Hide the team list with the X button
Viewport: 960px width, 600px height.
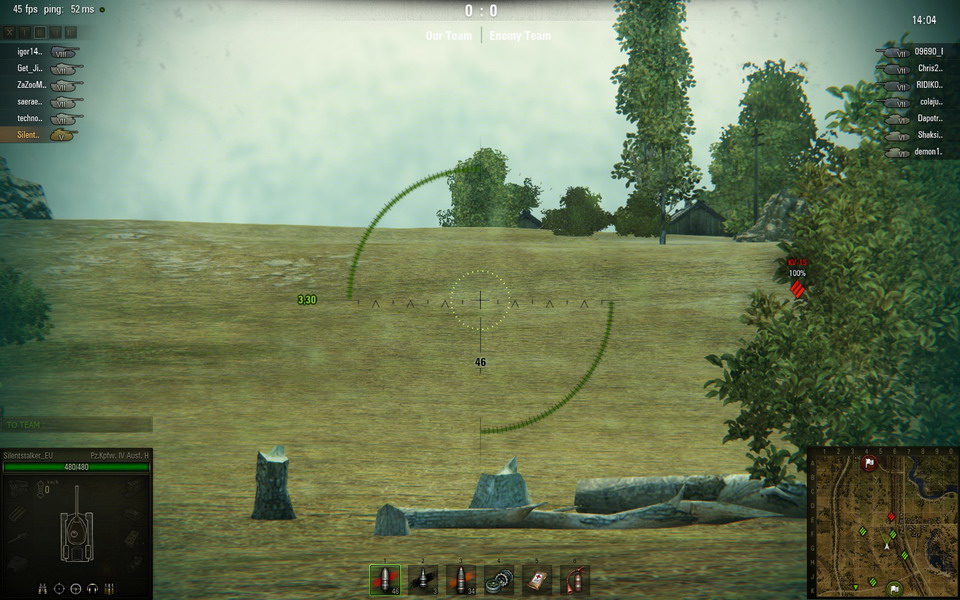[11, 33]
